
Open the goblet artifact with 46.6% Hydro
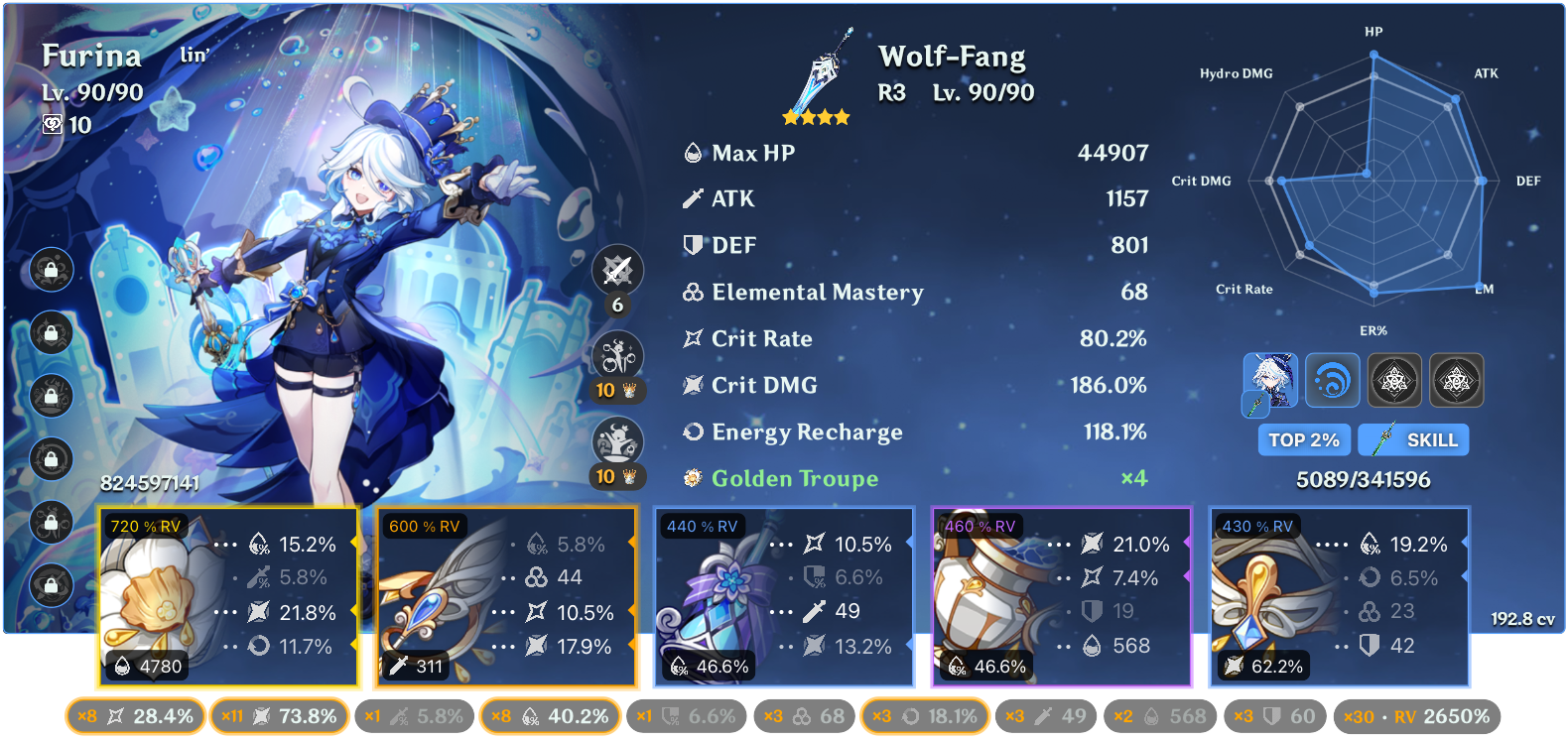1061,595
